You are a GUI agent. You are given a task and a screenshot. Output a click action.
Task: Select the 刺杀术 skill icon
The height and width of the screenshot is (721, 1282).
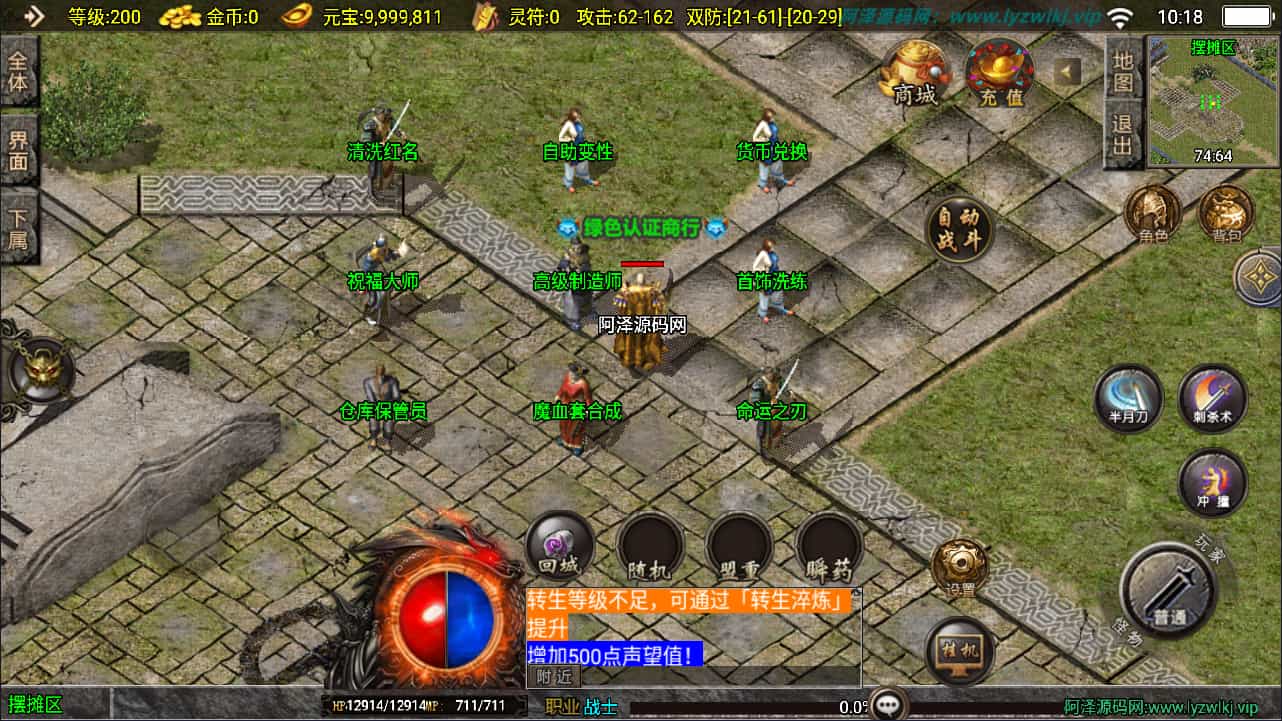click(x=1210, y=398)
